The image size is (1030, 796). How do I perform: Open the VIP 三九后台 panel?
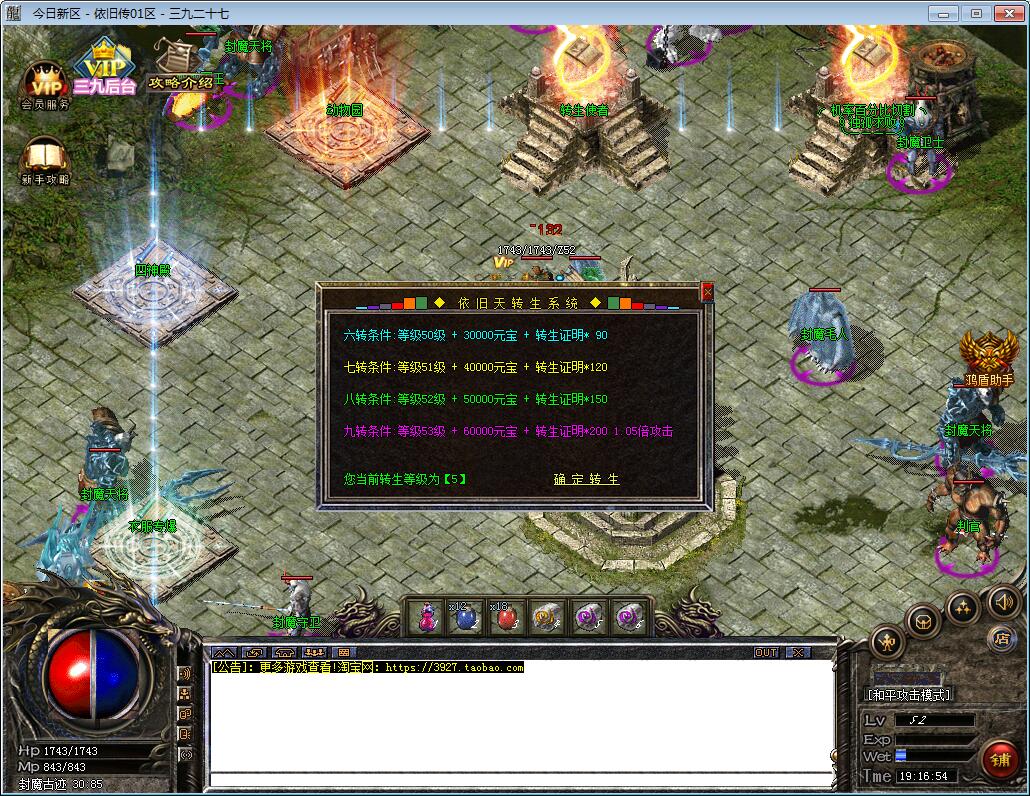103,70
